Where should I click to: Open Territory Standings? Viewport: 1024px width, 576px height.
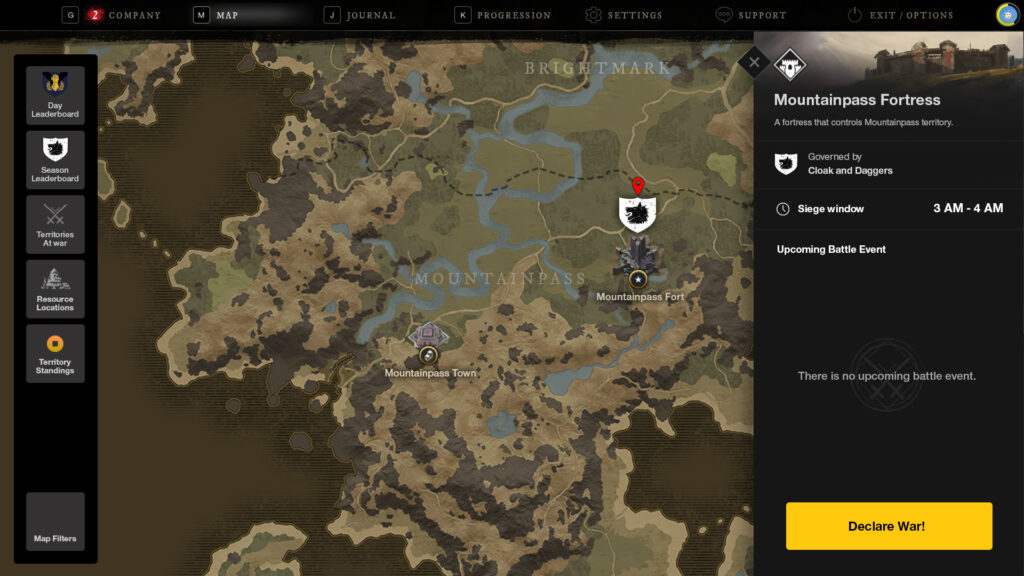click(x=55, y=353)
